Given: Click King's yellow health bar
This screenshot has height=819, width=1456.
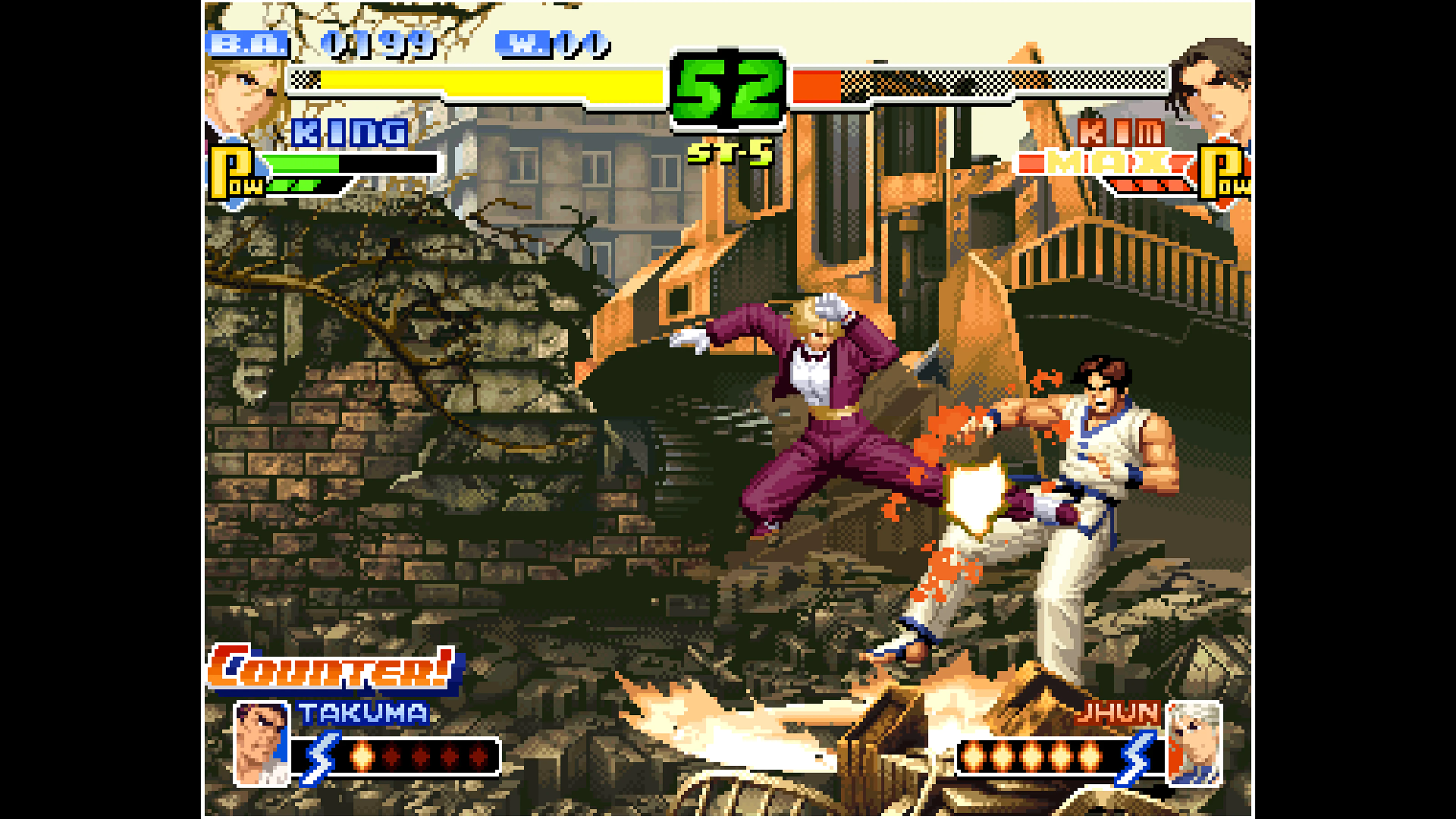Looking at the screenshot, I should 480,82.
